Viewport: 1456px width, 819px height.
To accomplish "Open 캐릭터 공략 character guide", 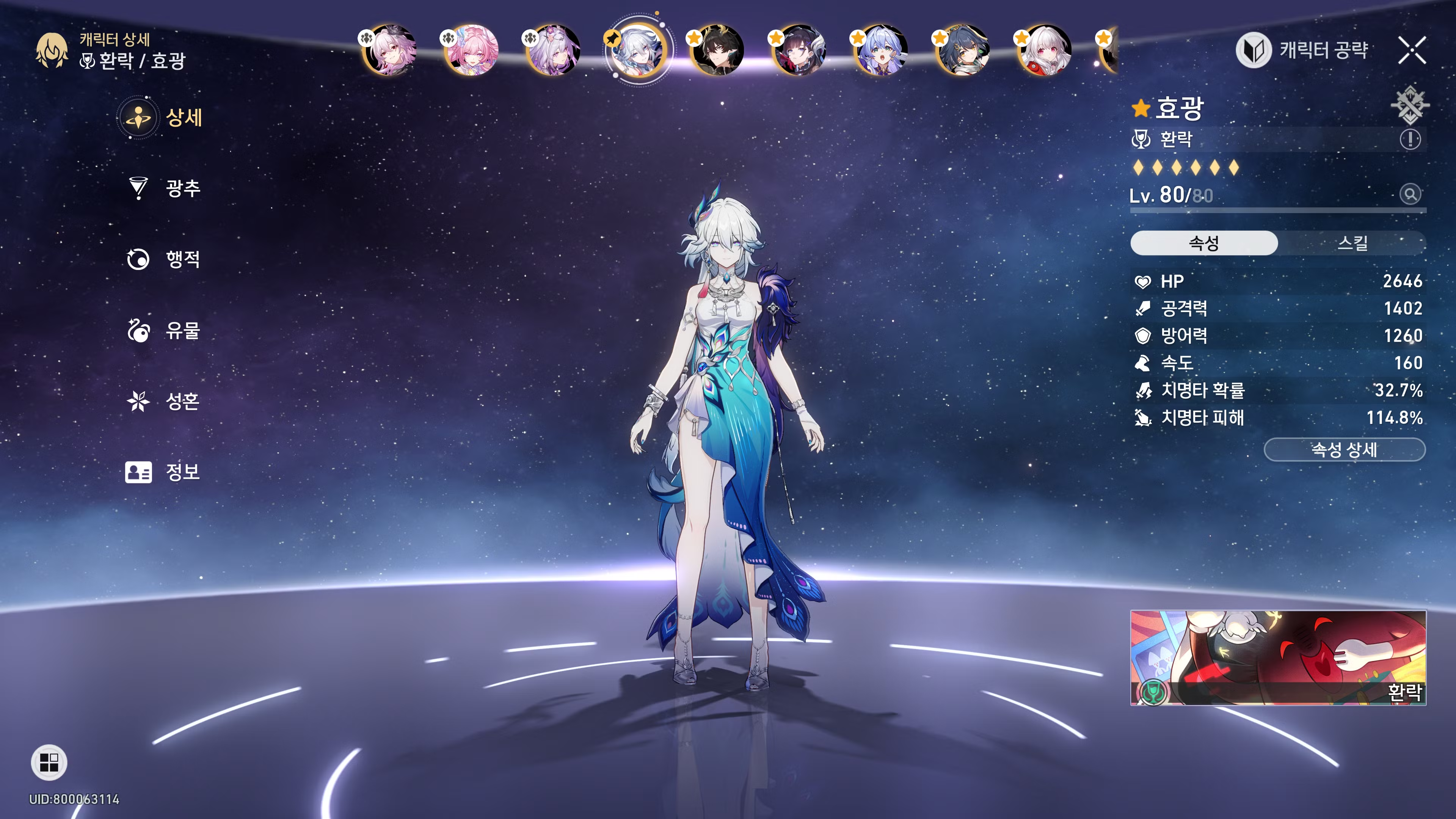I will 1302,50.
